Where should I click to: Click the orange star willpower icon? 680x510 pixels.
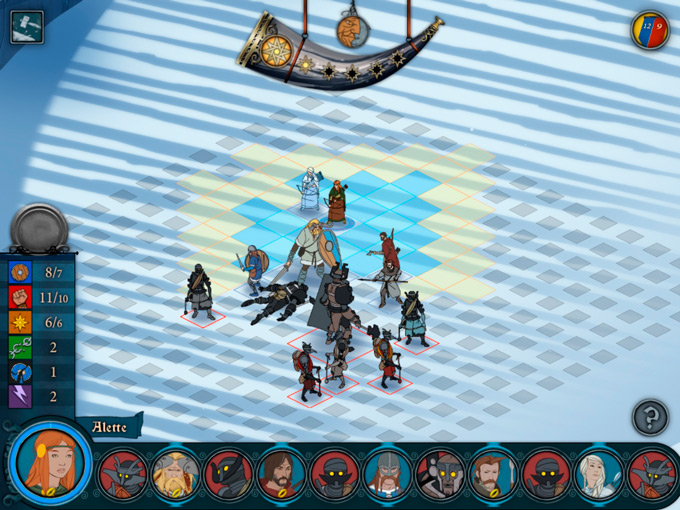click(20, 322)
